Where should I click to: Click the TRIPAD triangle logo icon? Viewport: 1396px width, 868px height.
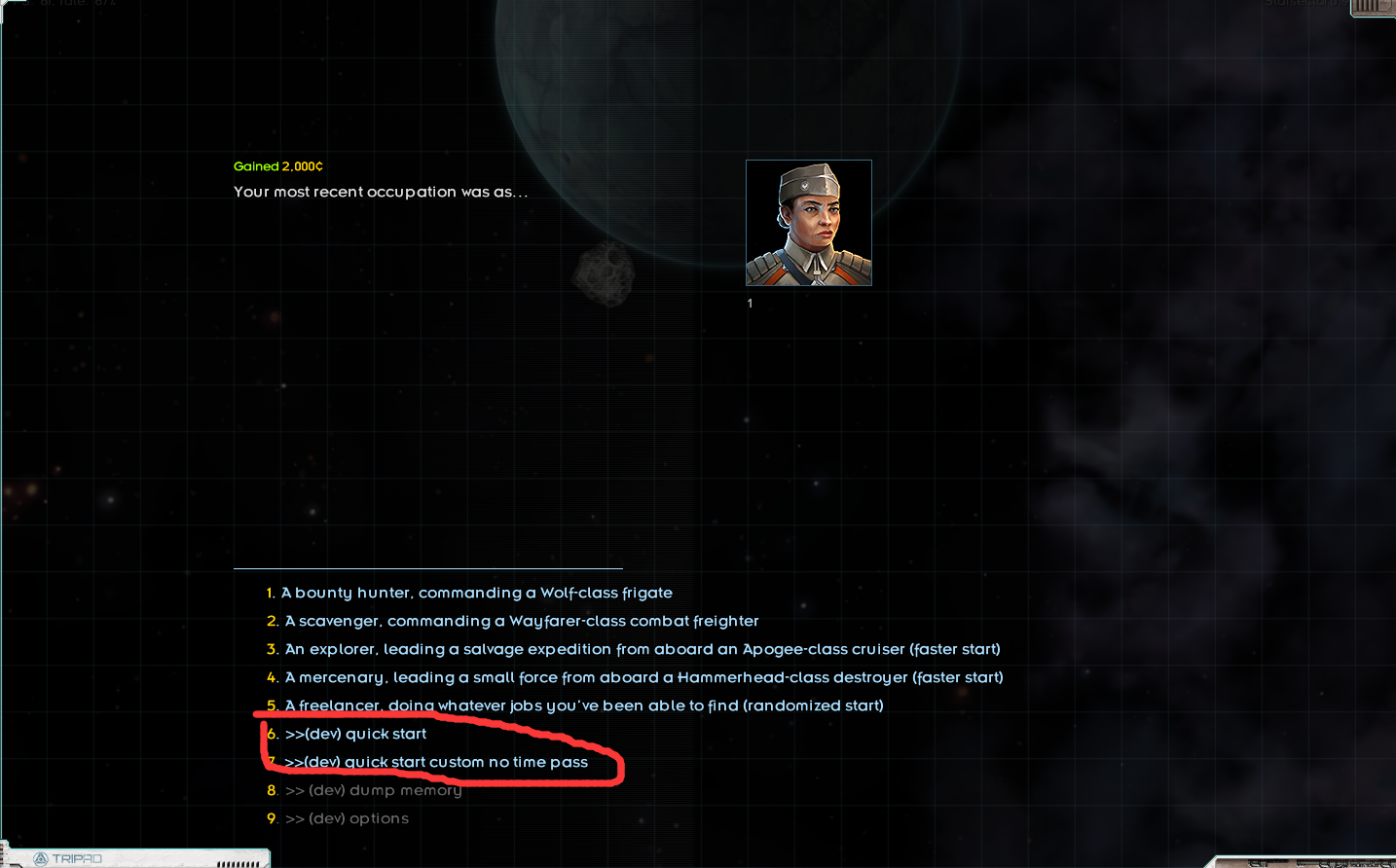pyautogui.click(x=40, y=857)
